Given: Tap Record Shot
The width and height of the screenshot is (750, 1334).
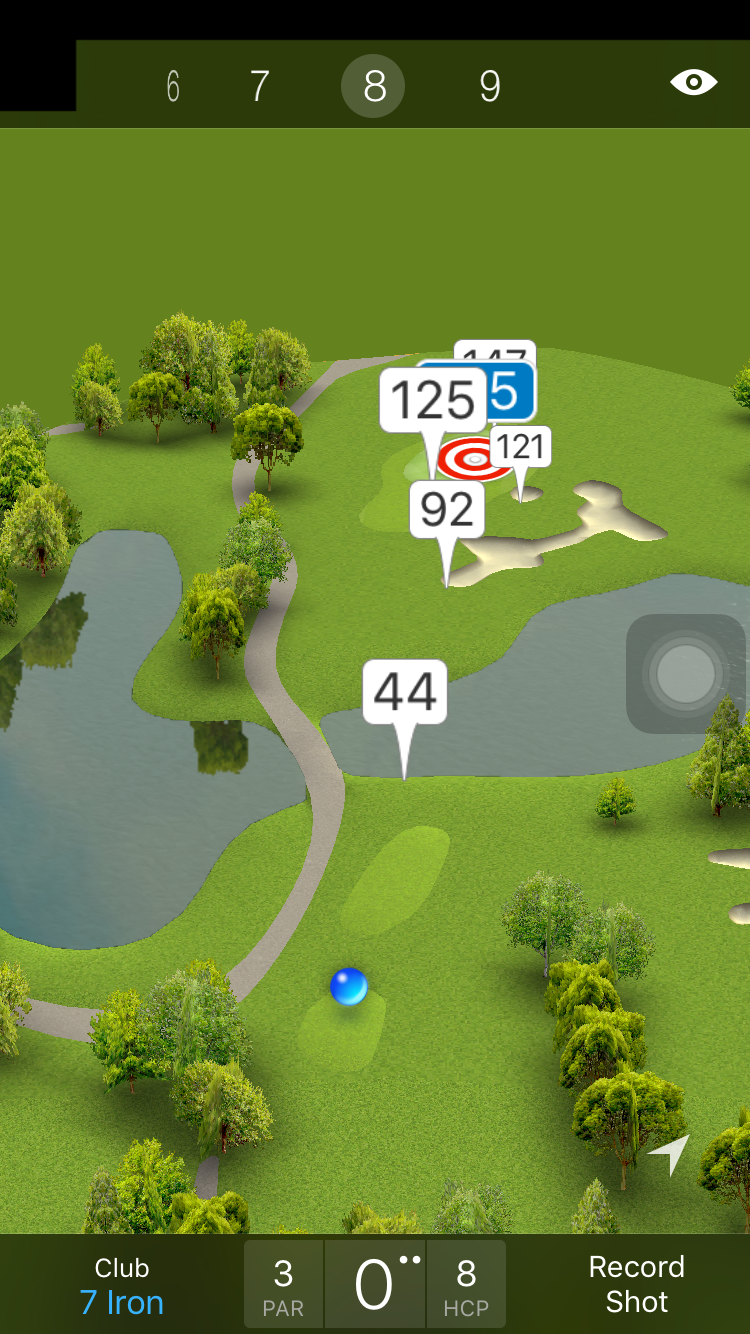Looking at the screenshot, I should [x=636, y=1284].
